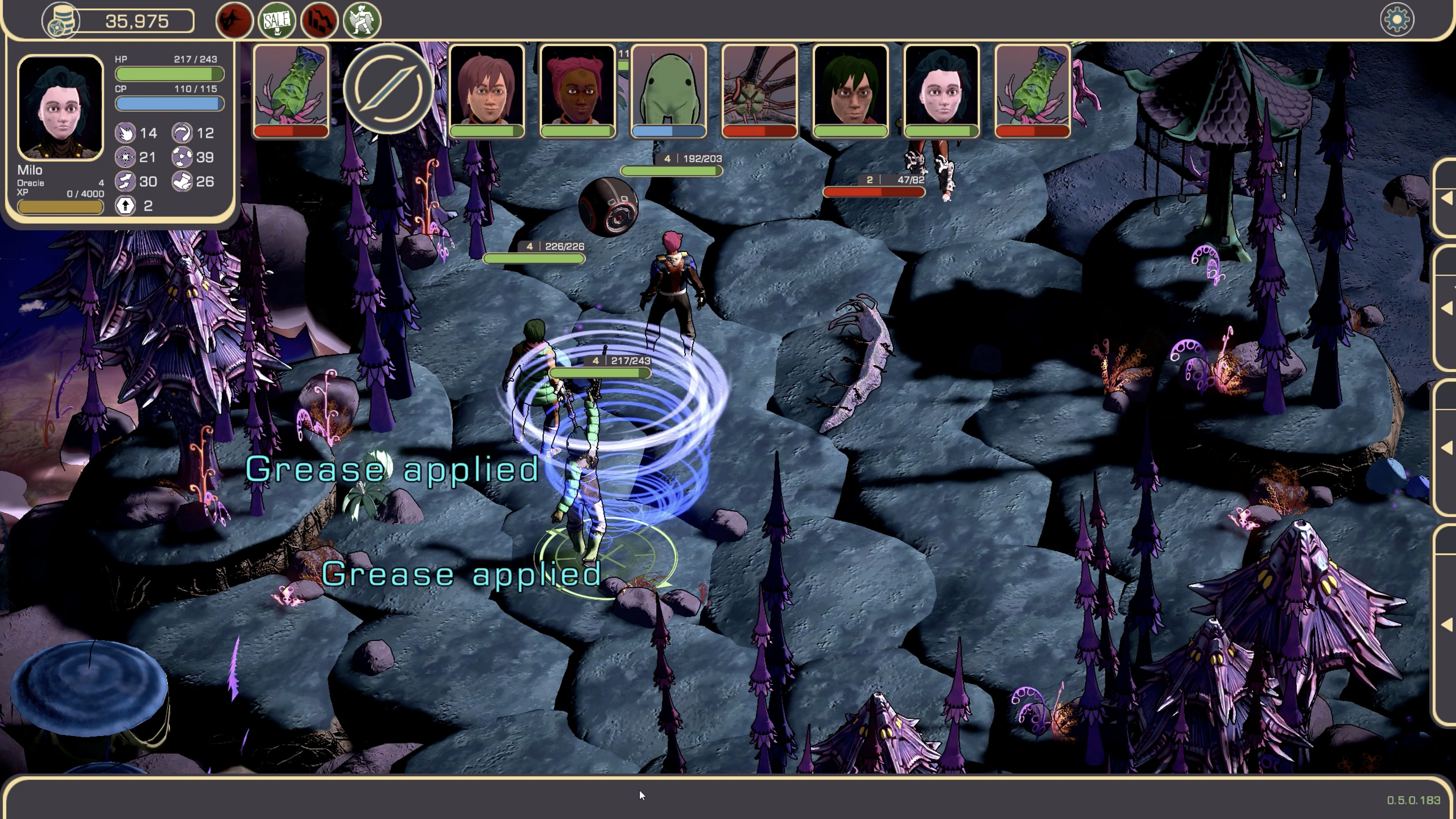
Task: Click the pink-haired character portrait
Action: [x=577, y=90]
